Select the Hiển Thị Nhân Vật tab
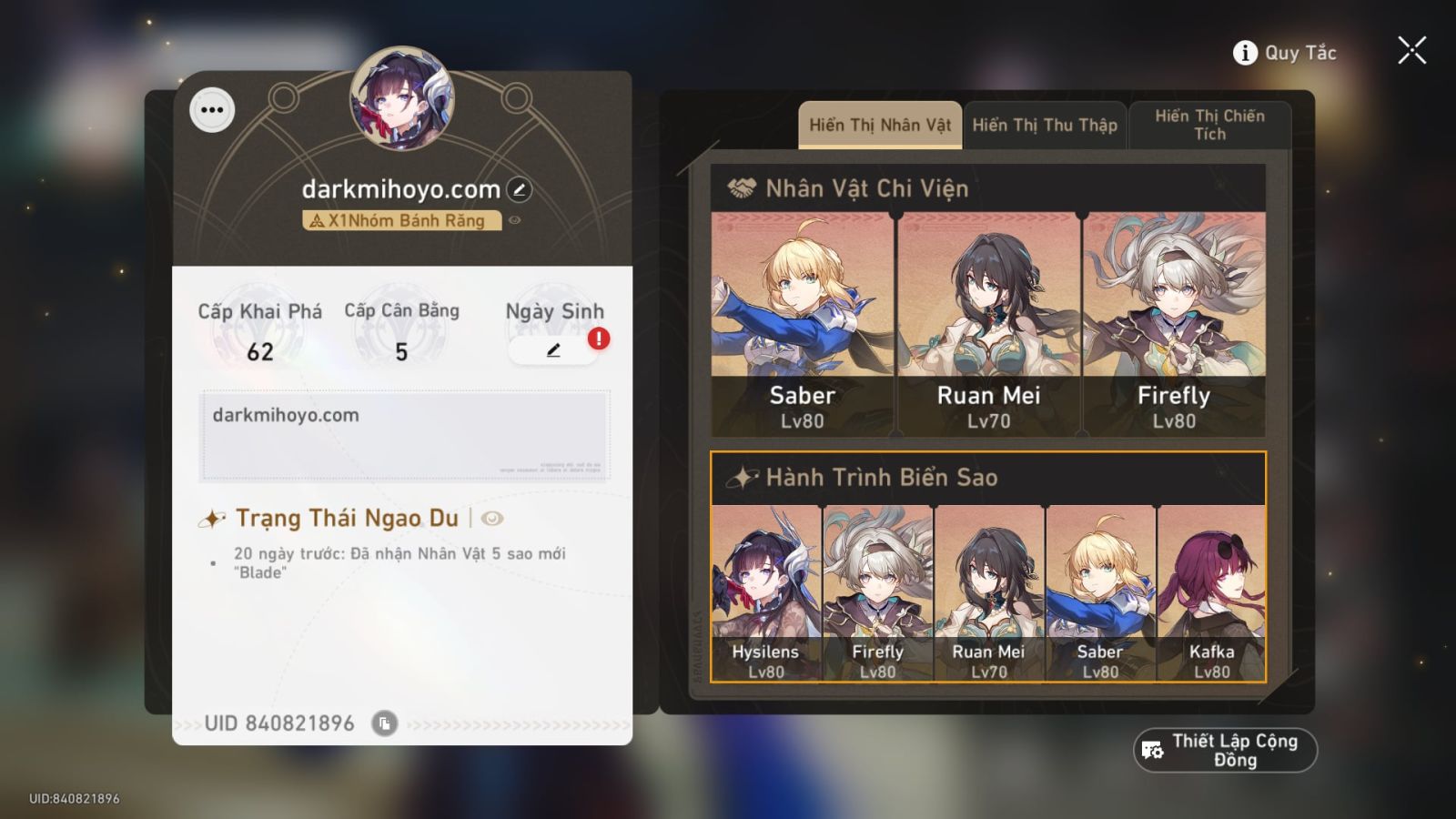This screenshot has width=1456, height=819. (879, 125)
